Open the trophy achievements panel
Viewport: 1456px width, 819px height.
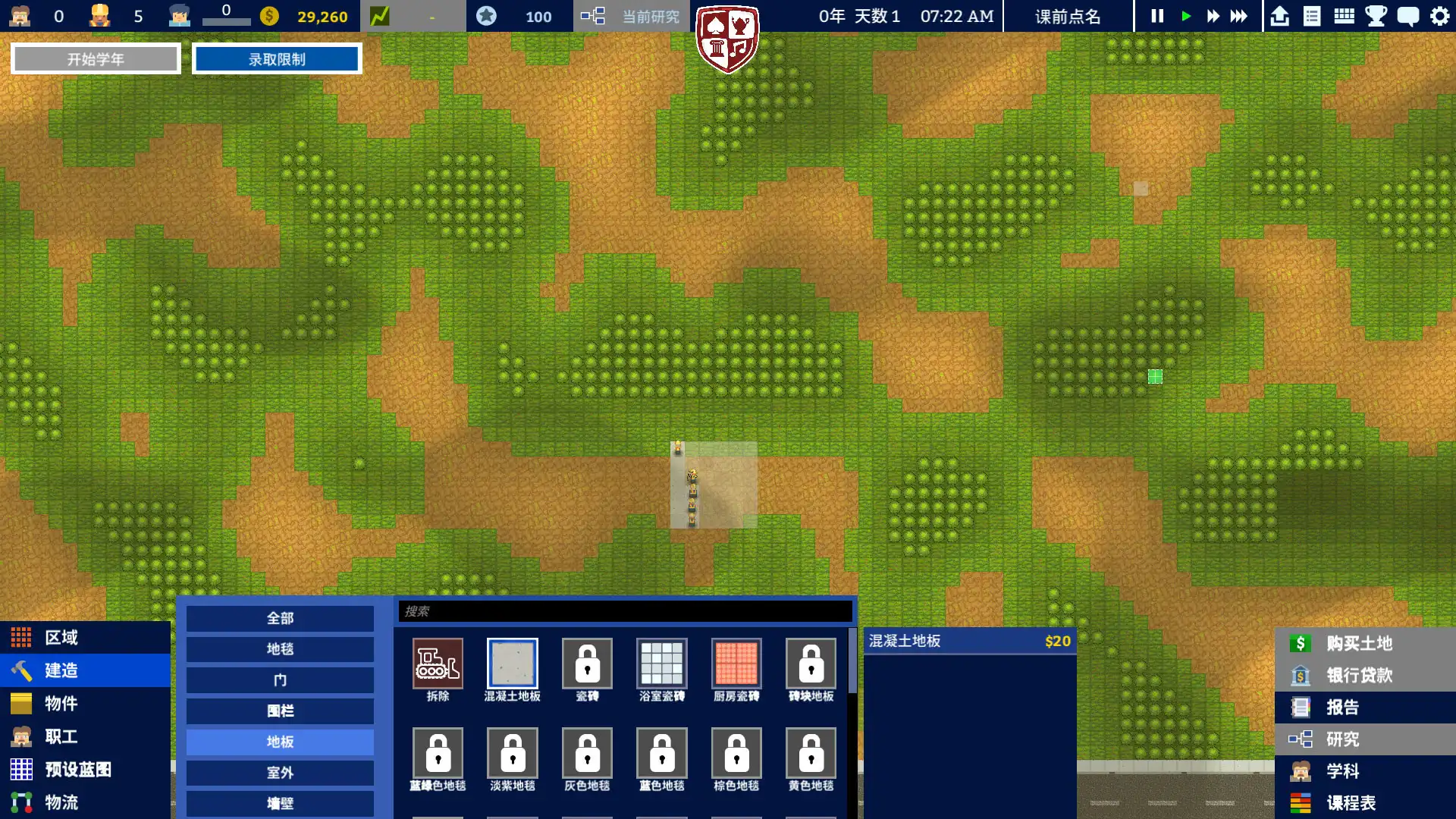[x=1376, y=16]
